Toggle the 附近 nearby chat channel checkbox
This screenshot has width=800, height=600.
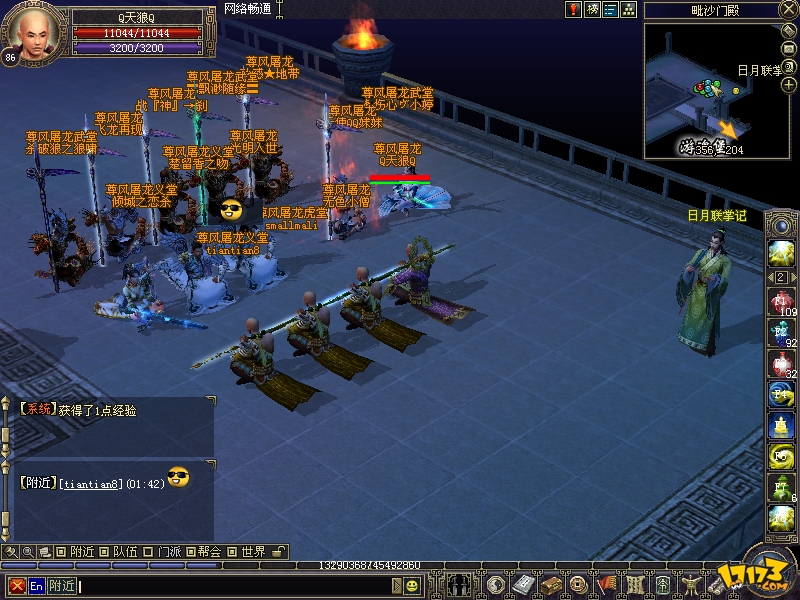pos(60,551)
